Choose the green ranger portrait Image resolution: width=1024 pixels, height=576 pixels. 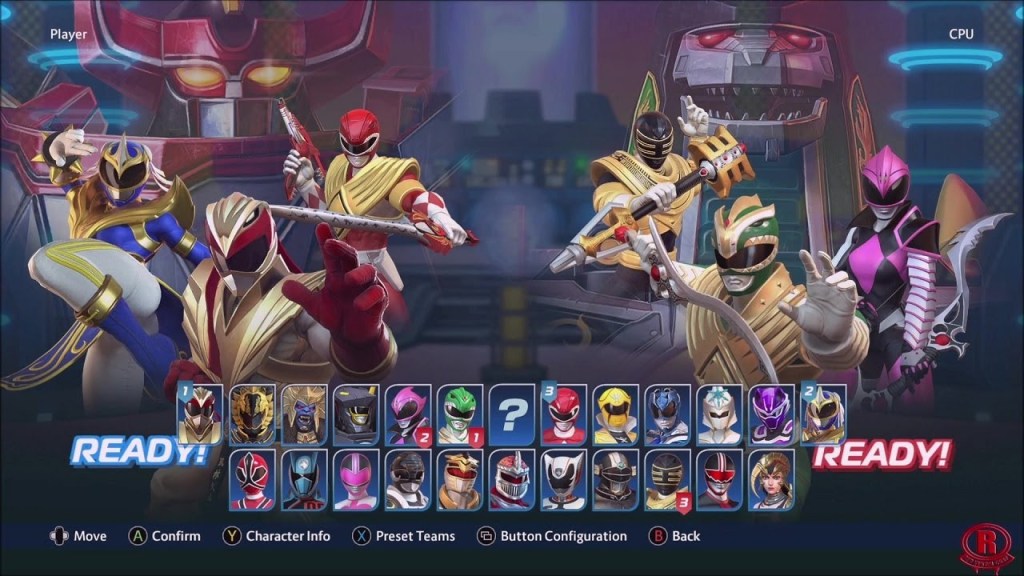click(x=461, y=413)
